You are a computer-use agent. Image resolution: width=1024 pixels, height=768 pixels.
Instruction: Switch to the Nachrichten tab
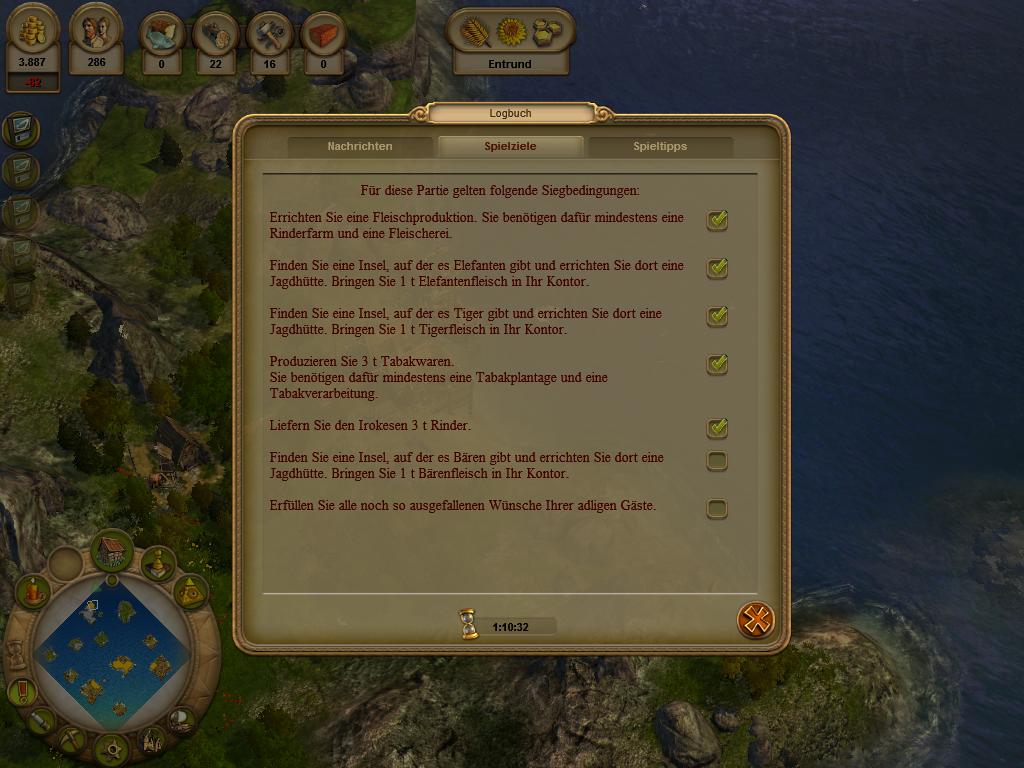(360, 146)
